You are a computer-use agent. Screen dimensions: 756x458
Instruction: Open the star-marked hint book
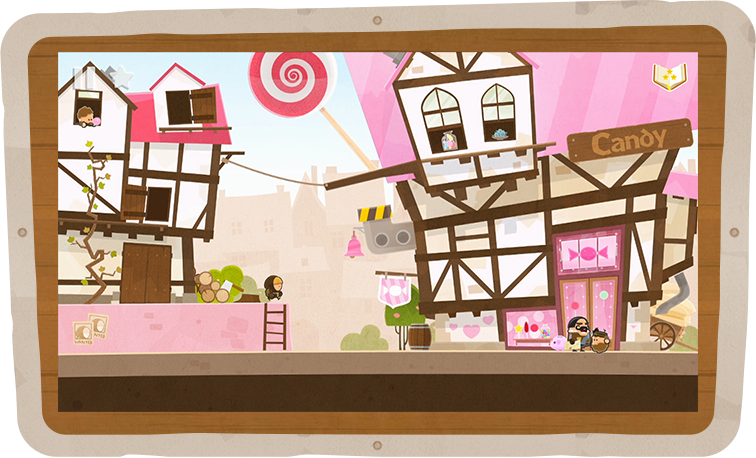[667, 76]
